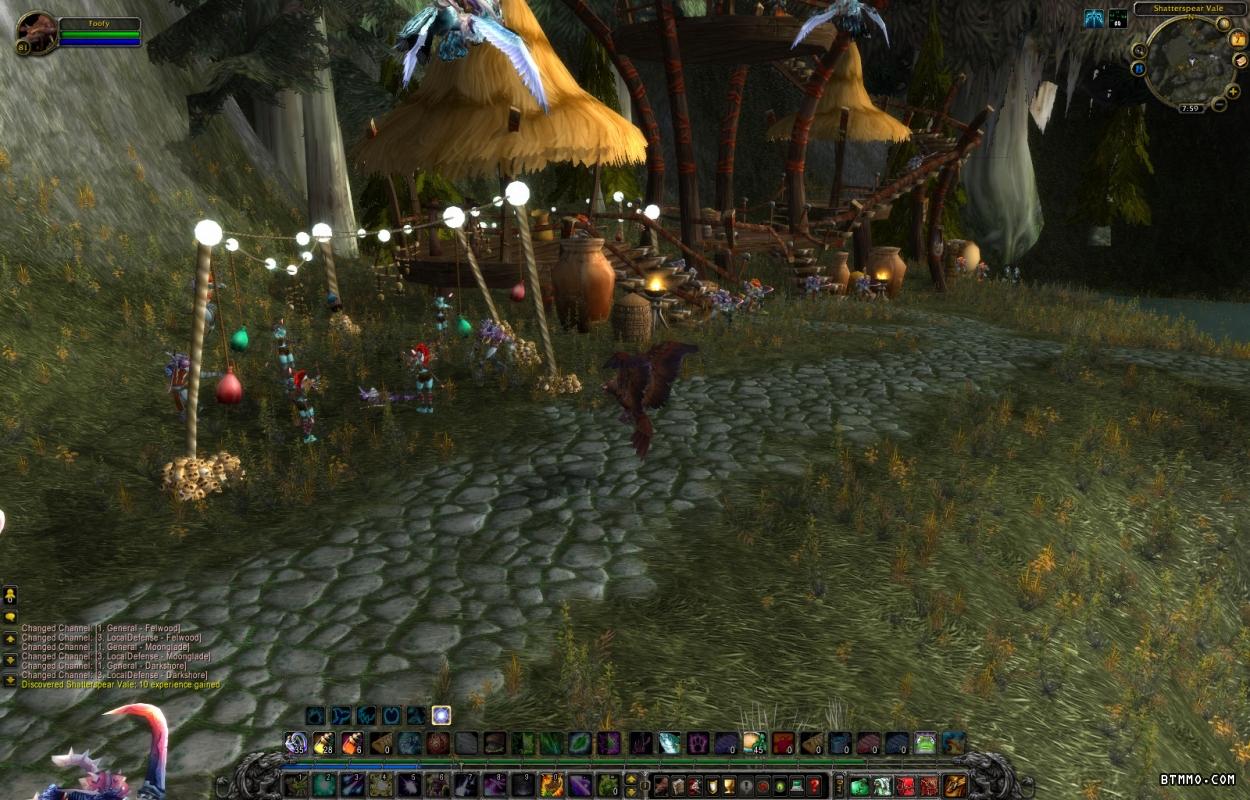Open the social friends button above chat
The width and height of the screenshot is (1250, 800).
tap(10, 595)
